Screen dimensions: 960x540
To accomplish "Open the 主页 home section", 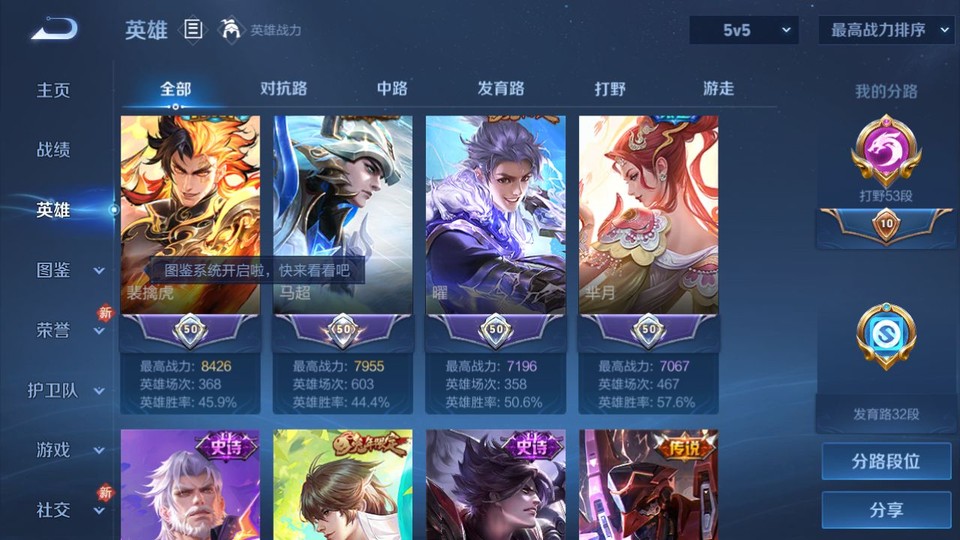I will pos(54,90).
